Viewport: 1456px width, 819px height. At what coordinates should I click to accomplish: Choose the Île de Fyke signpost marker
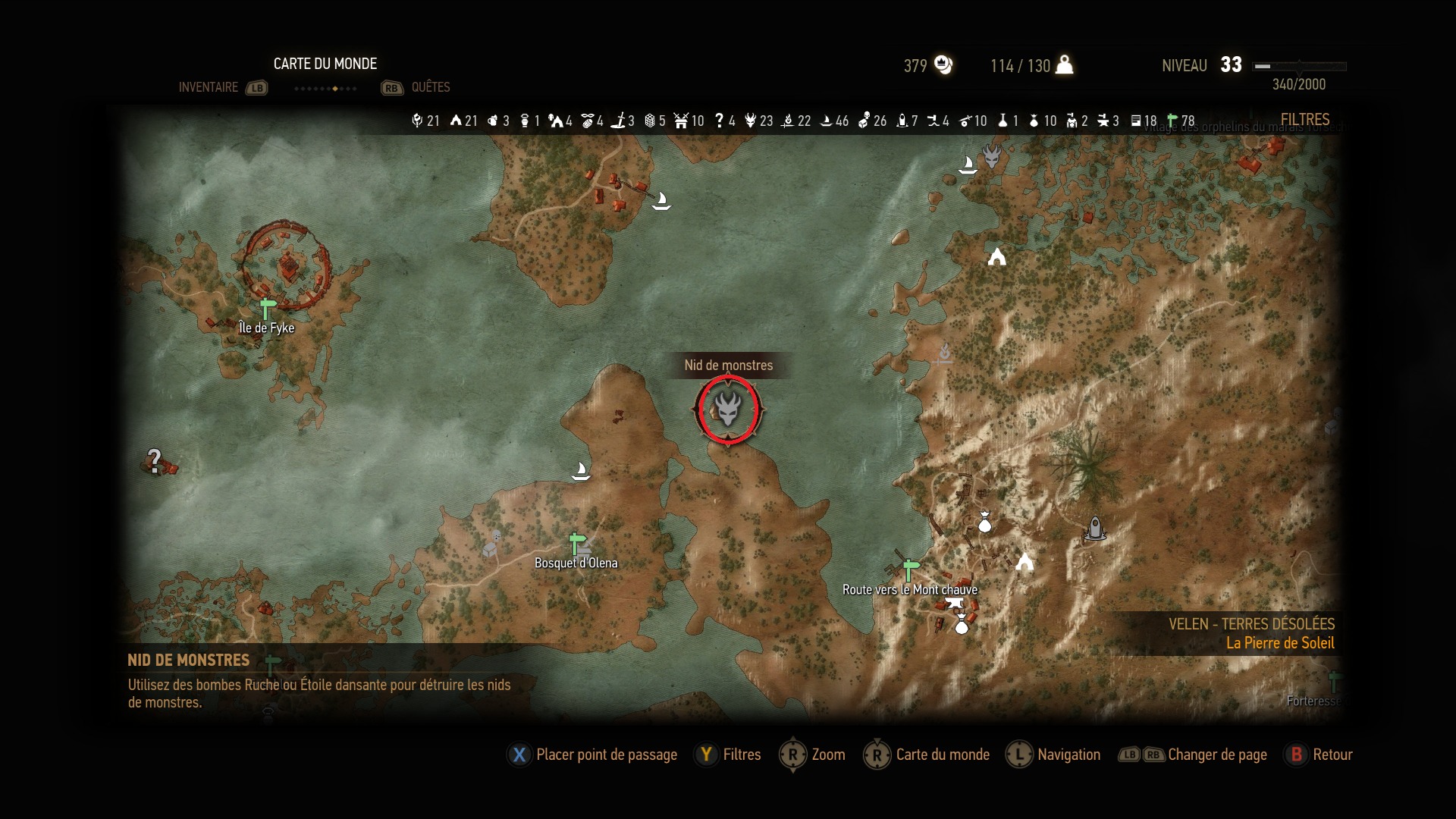click(267, 309)
